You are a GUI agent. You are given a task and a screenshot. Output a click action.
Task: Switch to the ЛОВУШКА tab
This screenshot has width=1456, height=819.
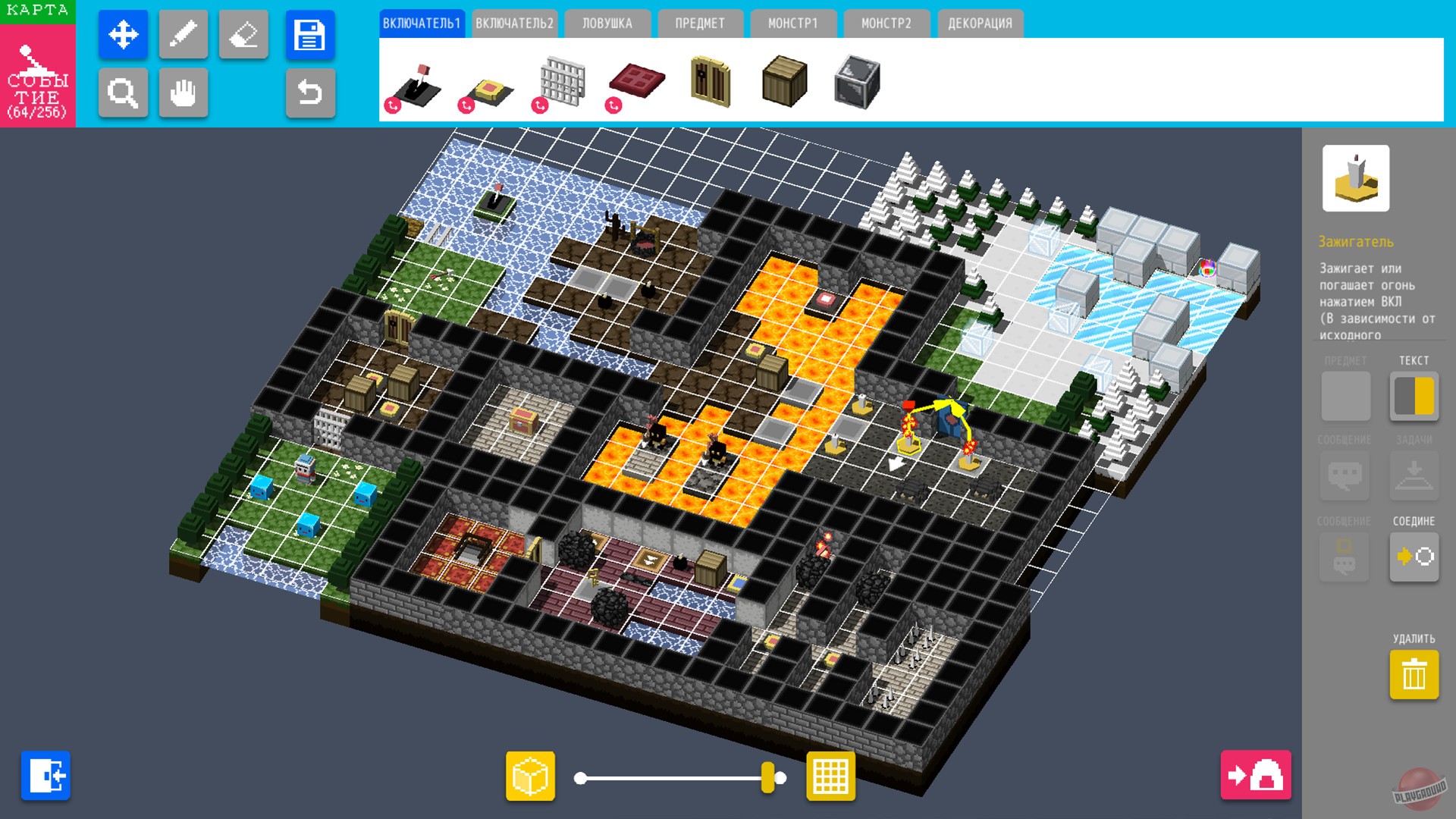point(607,23)
